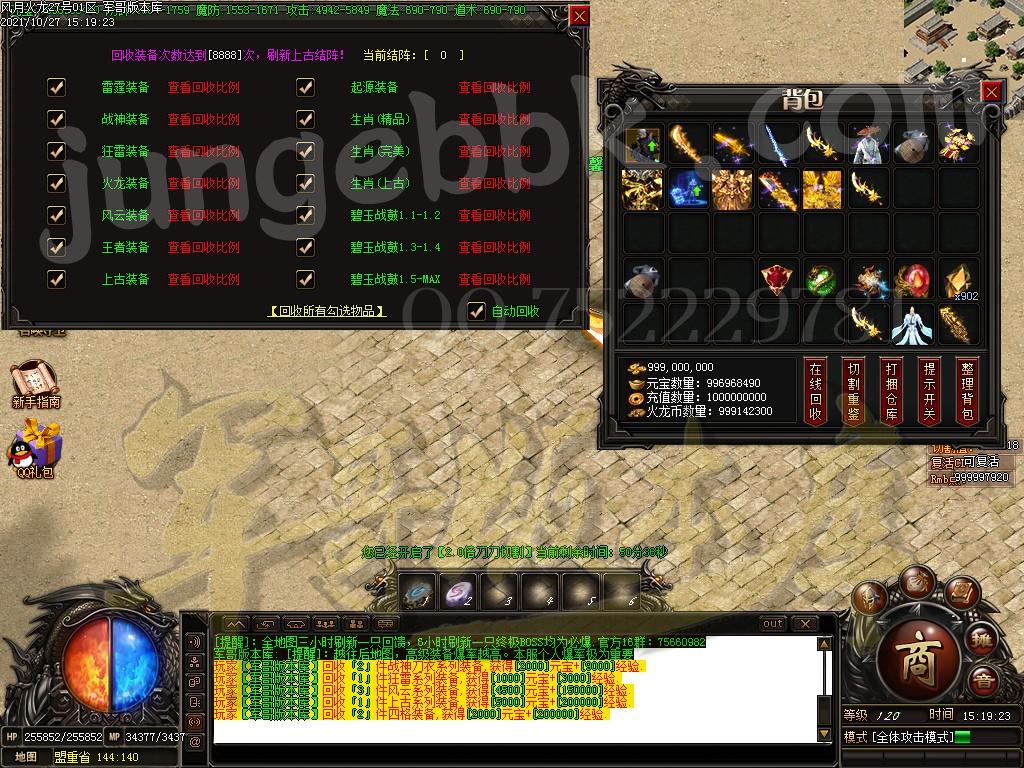
Task: Toggle the 提示开关 hint switch button
Action: pyautogui.click(x=928, y=391)
